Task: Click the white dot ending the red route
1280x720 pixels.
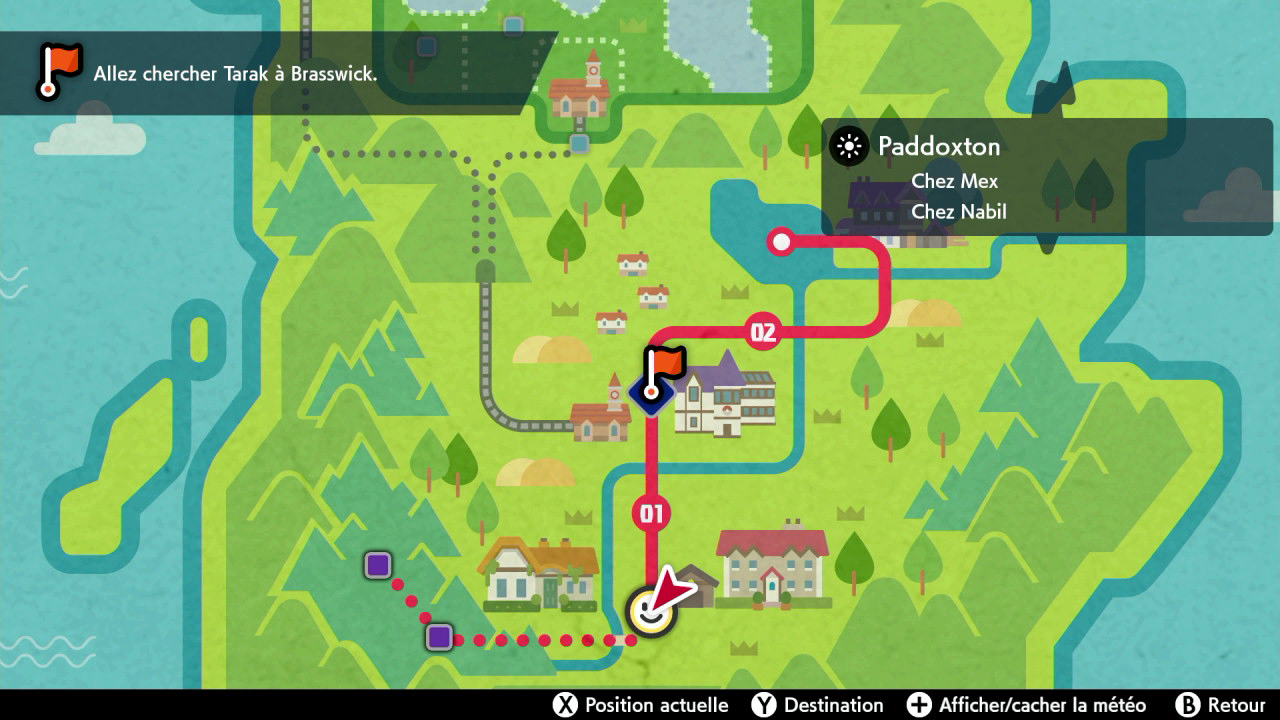Action: (x=781, y=241)
